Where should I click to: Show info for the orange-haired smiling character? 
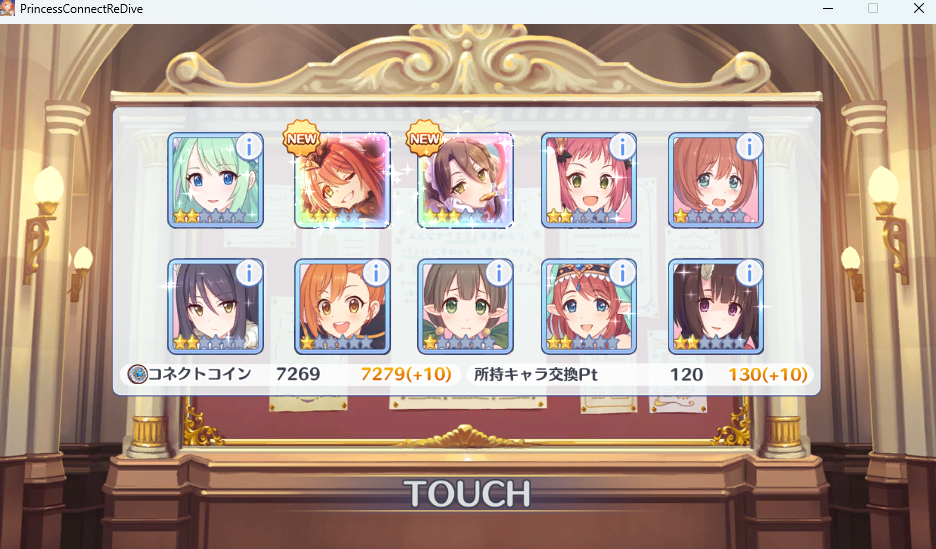[x=375, y=273]
